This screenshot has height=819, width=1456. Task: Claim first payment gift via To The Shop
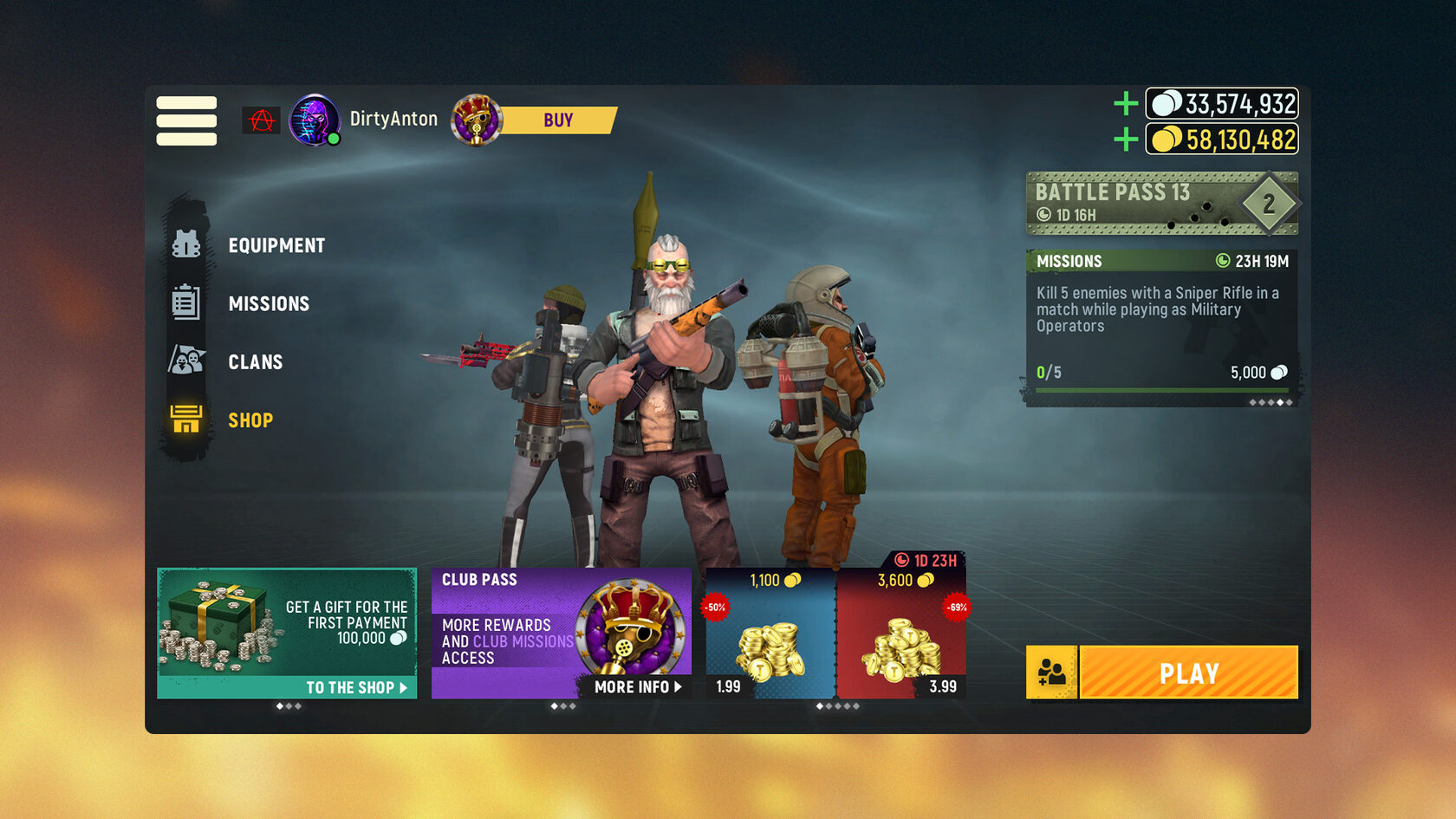click(x=355, y=687)
